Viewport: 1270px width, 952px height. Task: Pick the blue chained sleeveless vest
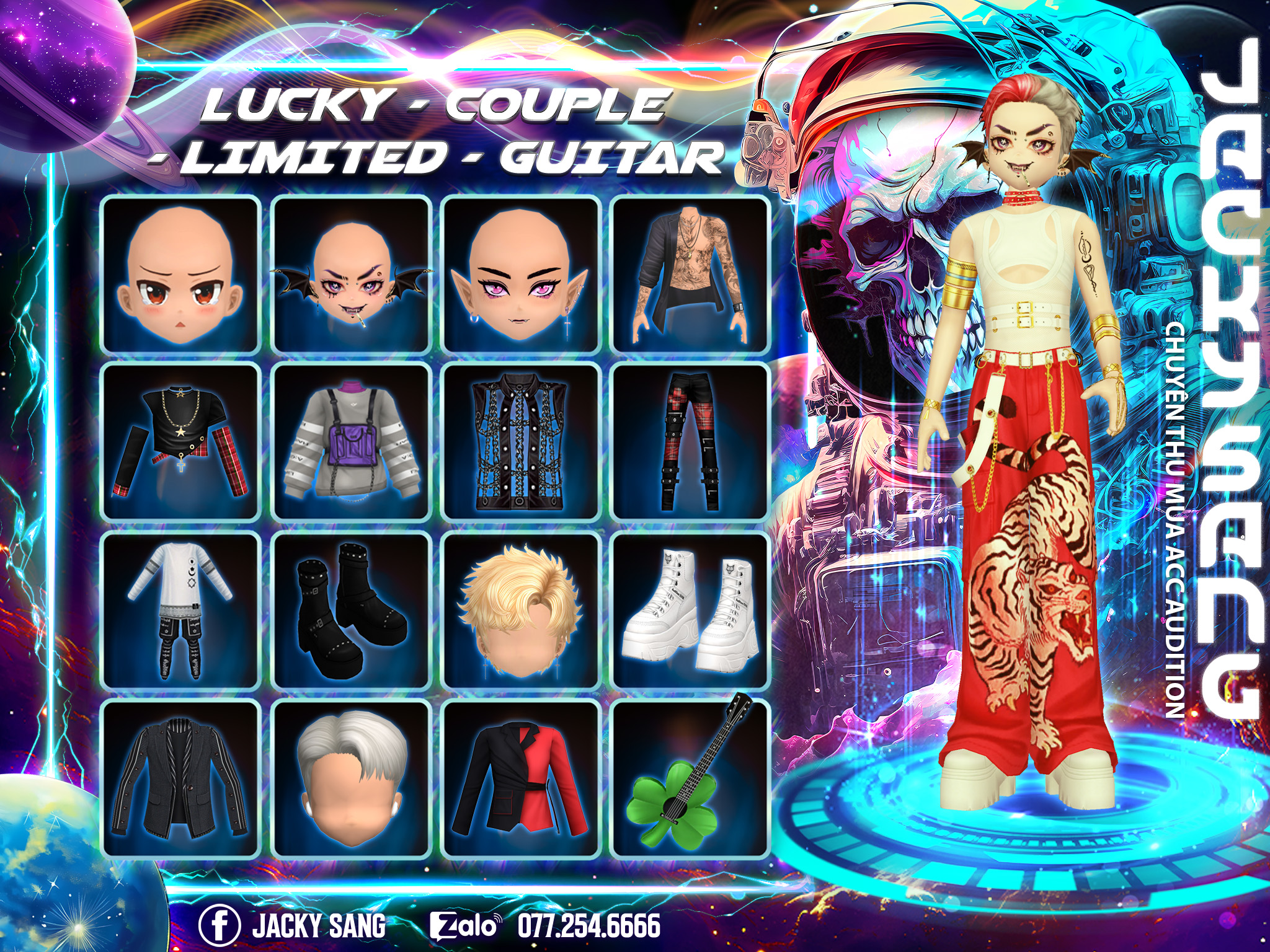[521, 441]
